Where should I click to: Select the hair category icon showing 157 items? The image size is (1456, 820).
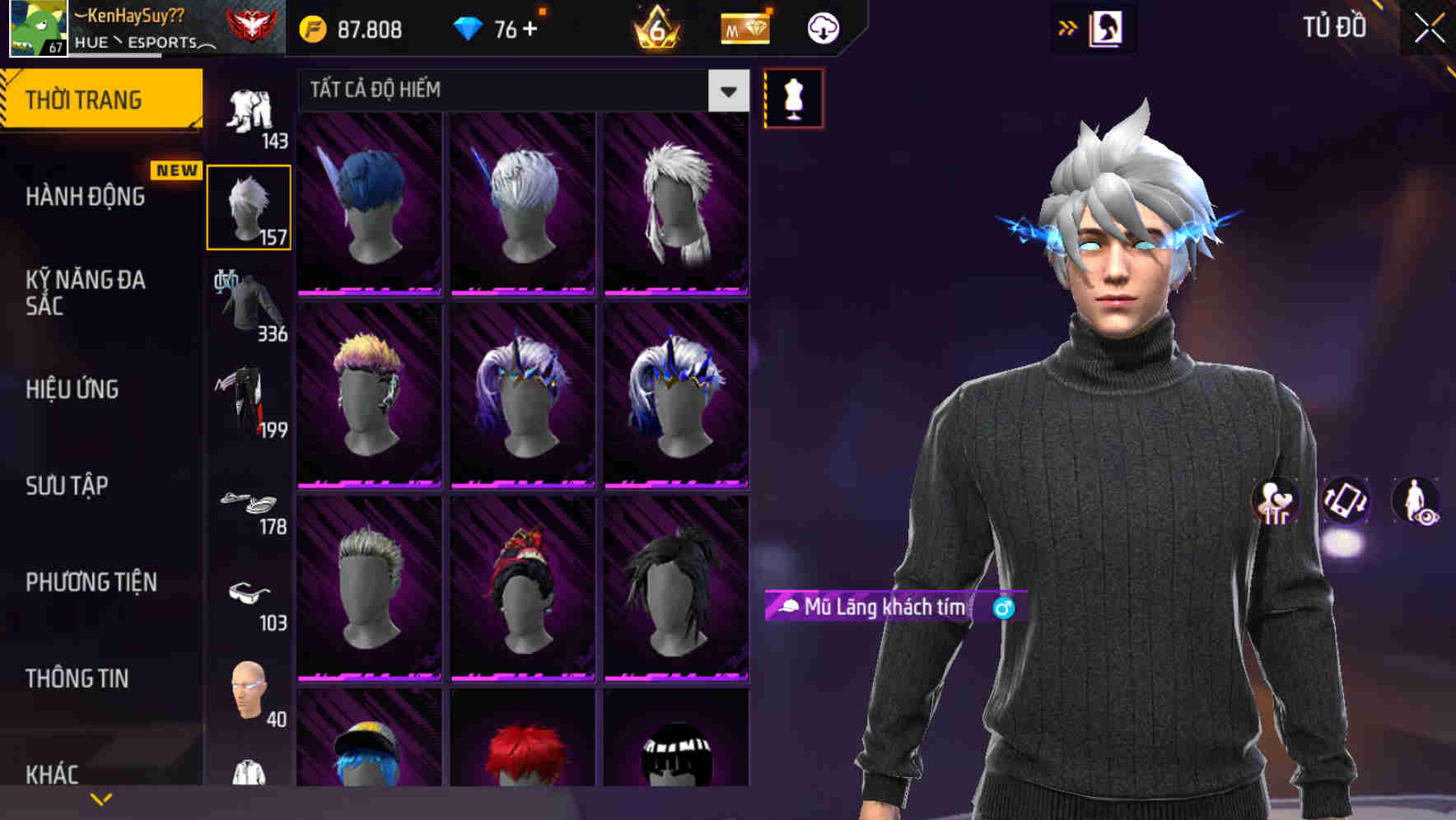click(248, 205)
